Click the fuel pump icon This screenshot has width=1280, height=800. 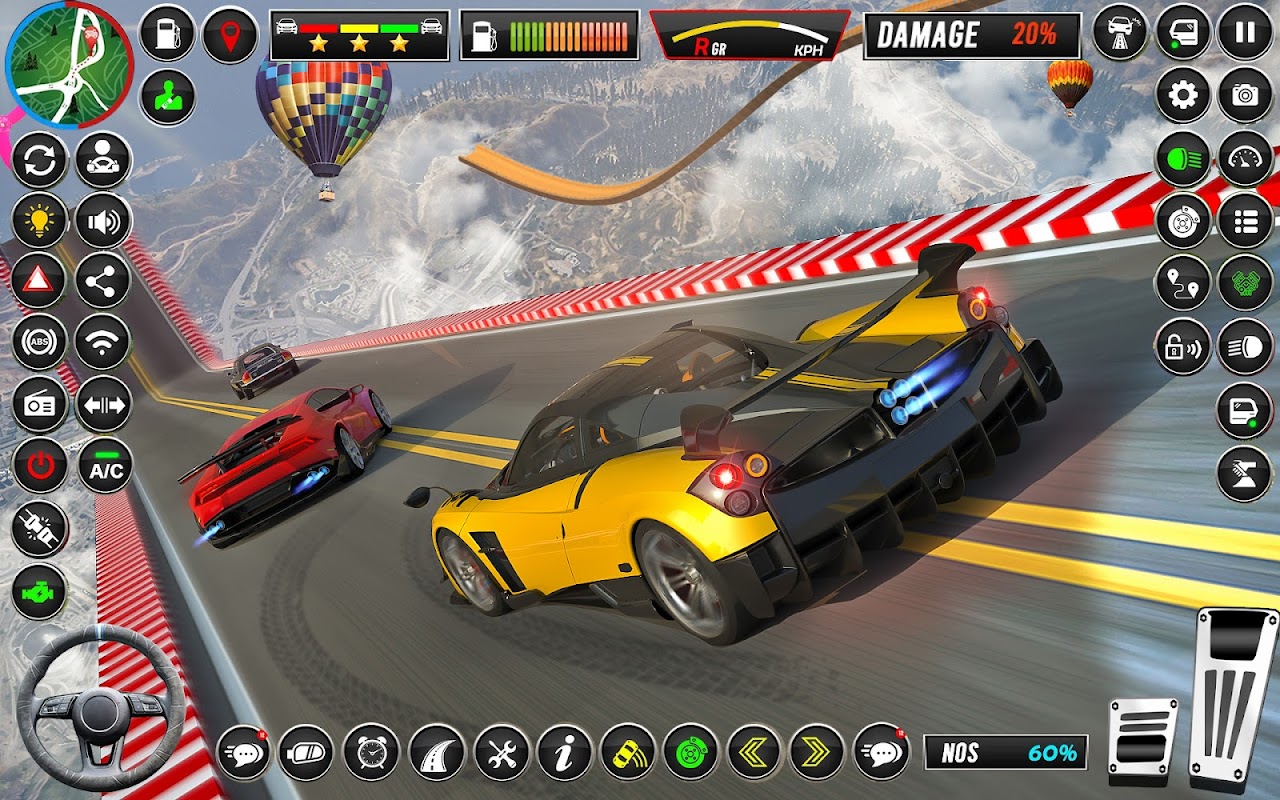[167, 34]
